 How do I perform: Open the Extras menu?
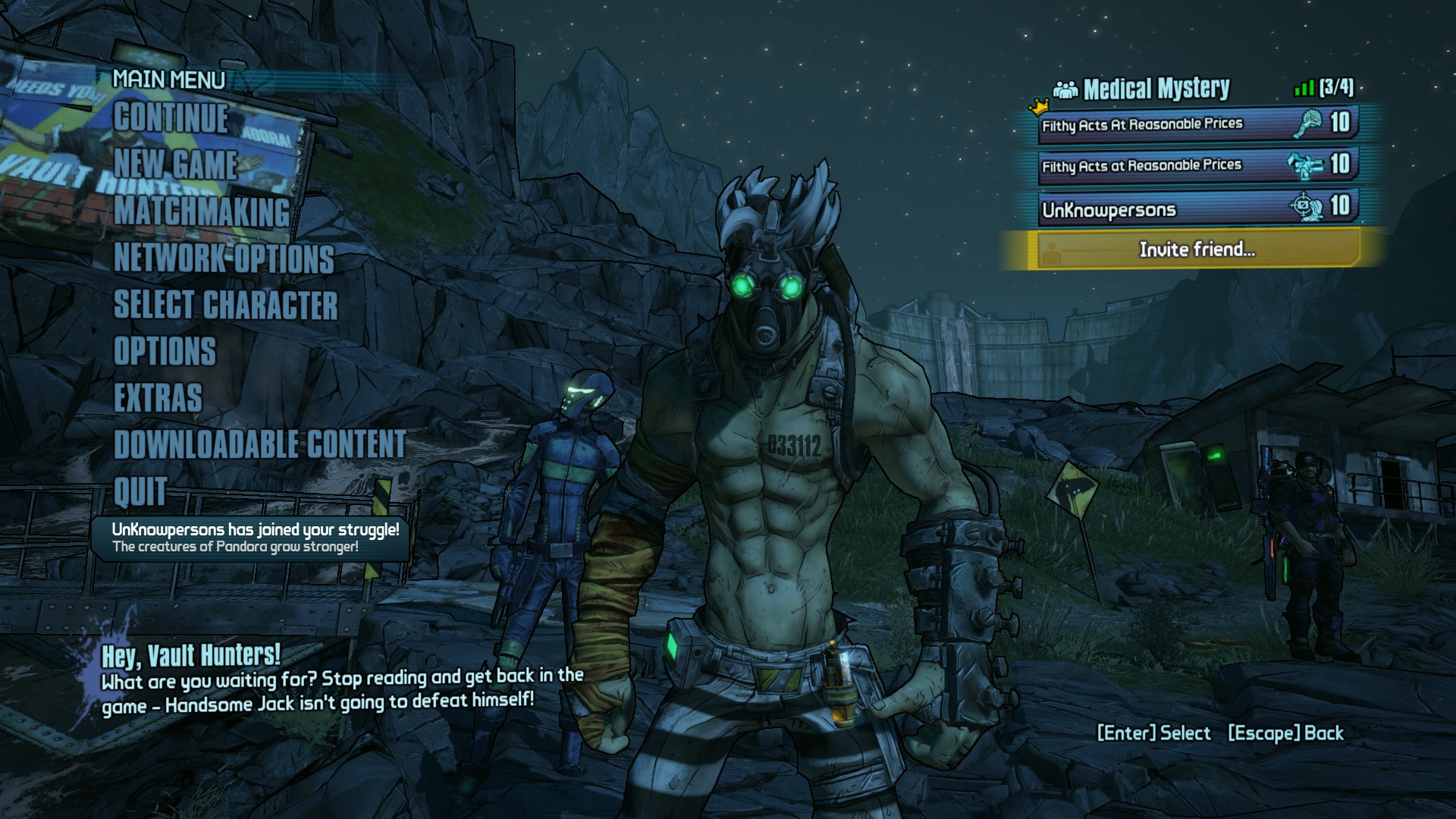[x=158, y=398]
